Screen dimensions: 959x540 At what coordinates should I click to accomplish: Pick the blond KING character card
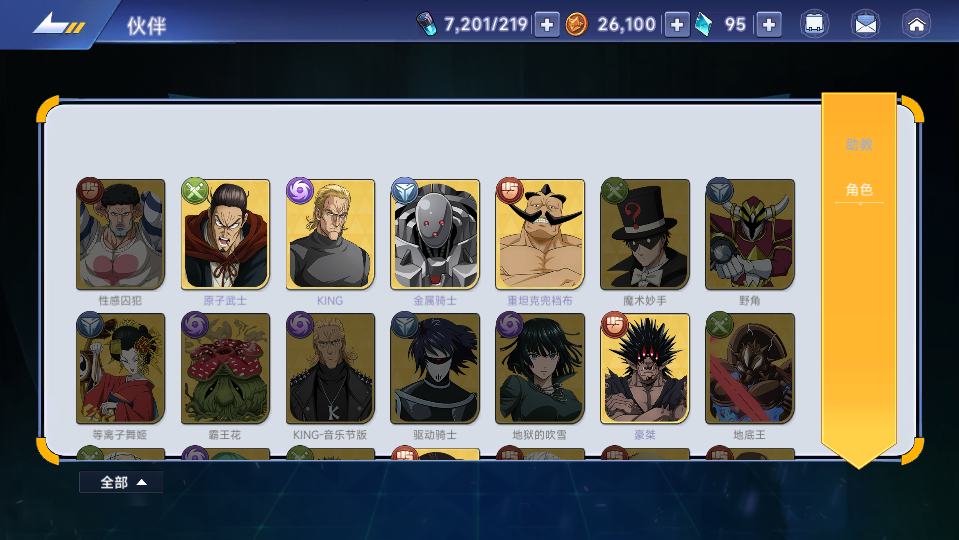click(330, 235)
